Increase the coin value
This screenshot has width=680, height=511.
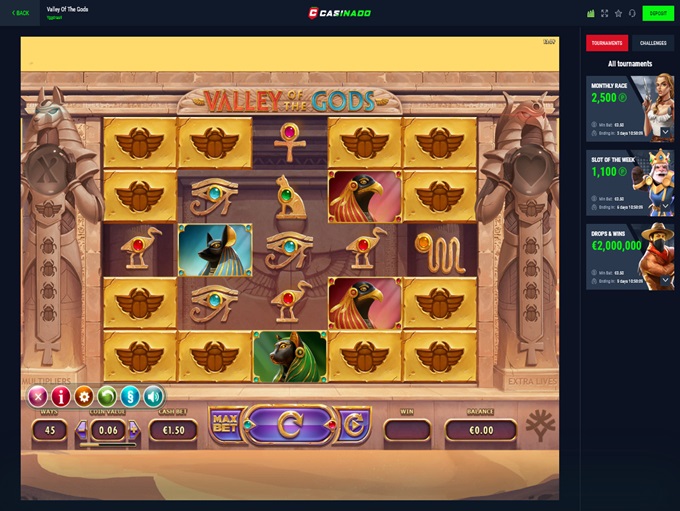[133, 430]
